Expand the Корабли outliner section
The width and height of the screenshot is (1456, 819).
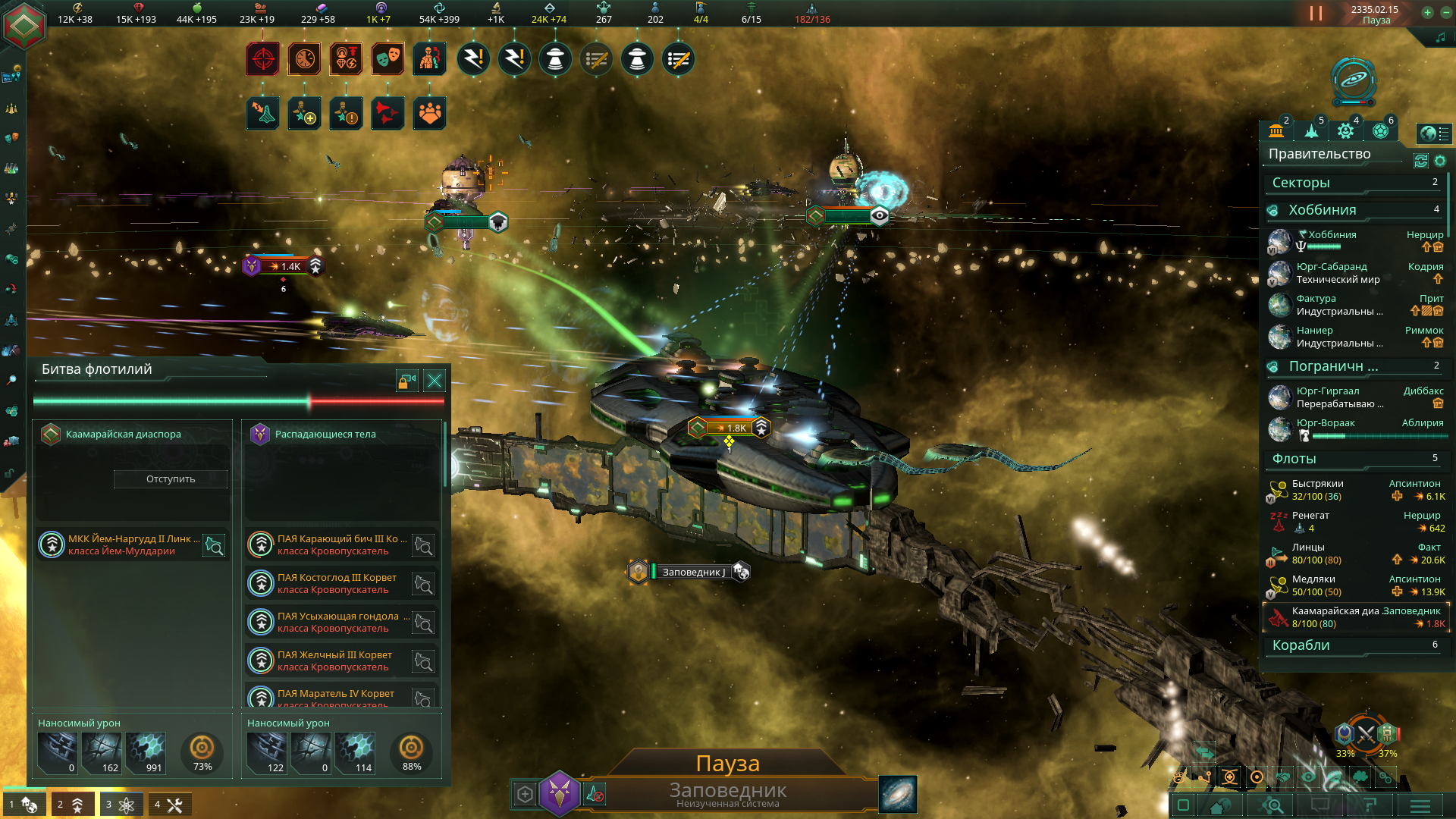1354,645
